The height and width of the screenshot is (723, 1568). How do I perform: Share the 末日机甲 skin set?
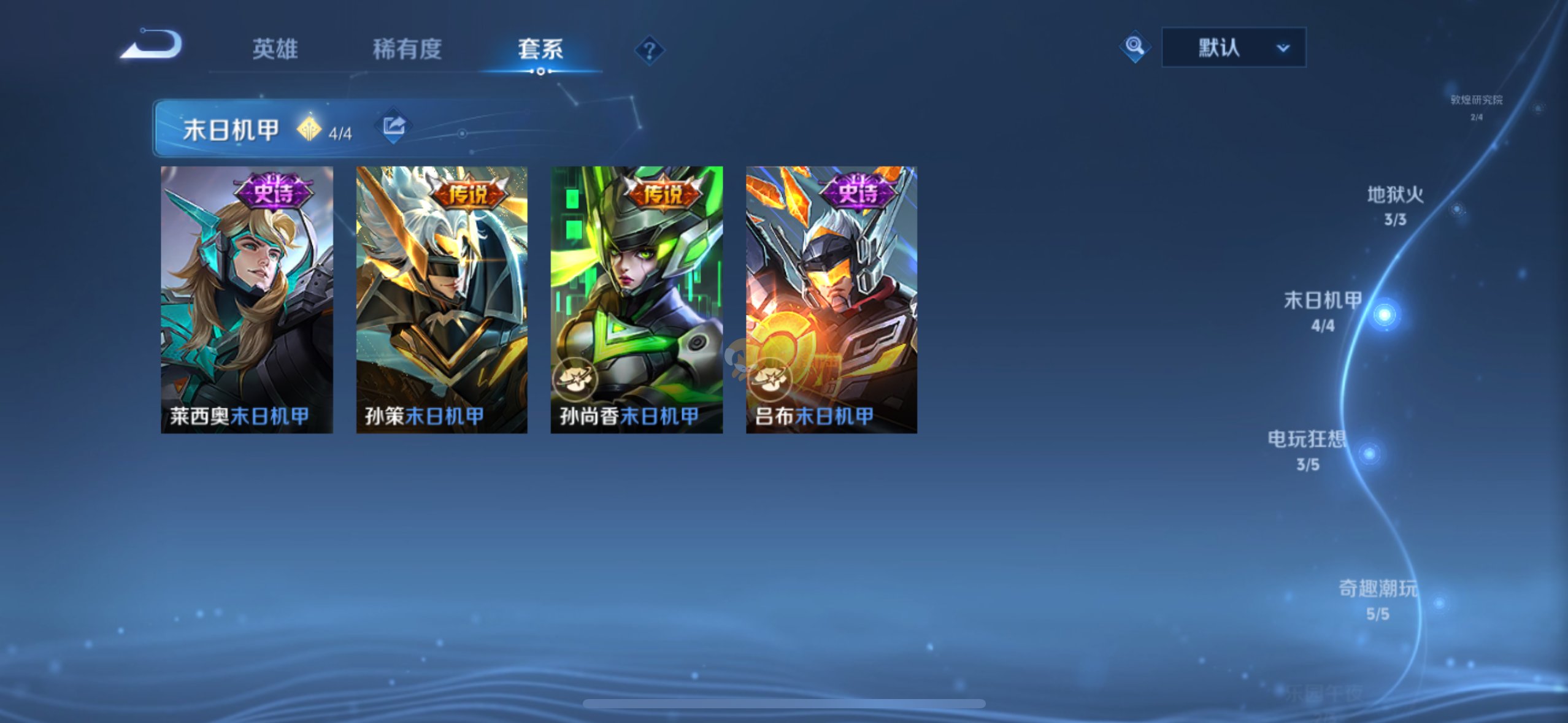393,126
